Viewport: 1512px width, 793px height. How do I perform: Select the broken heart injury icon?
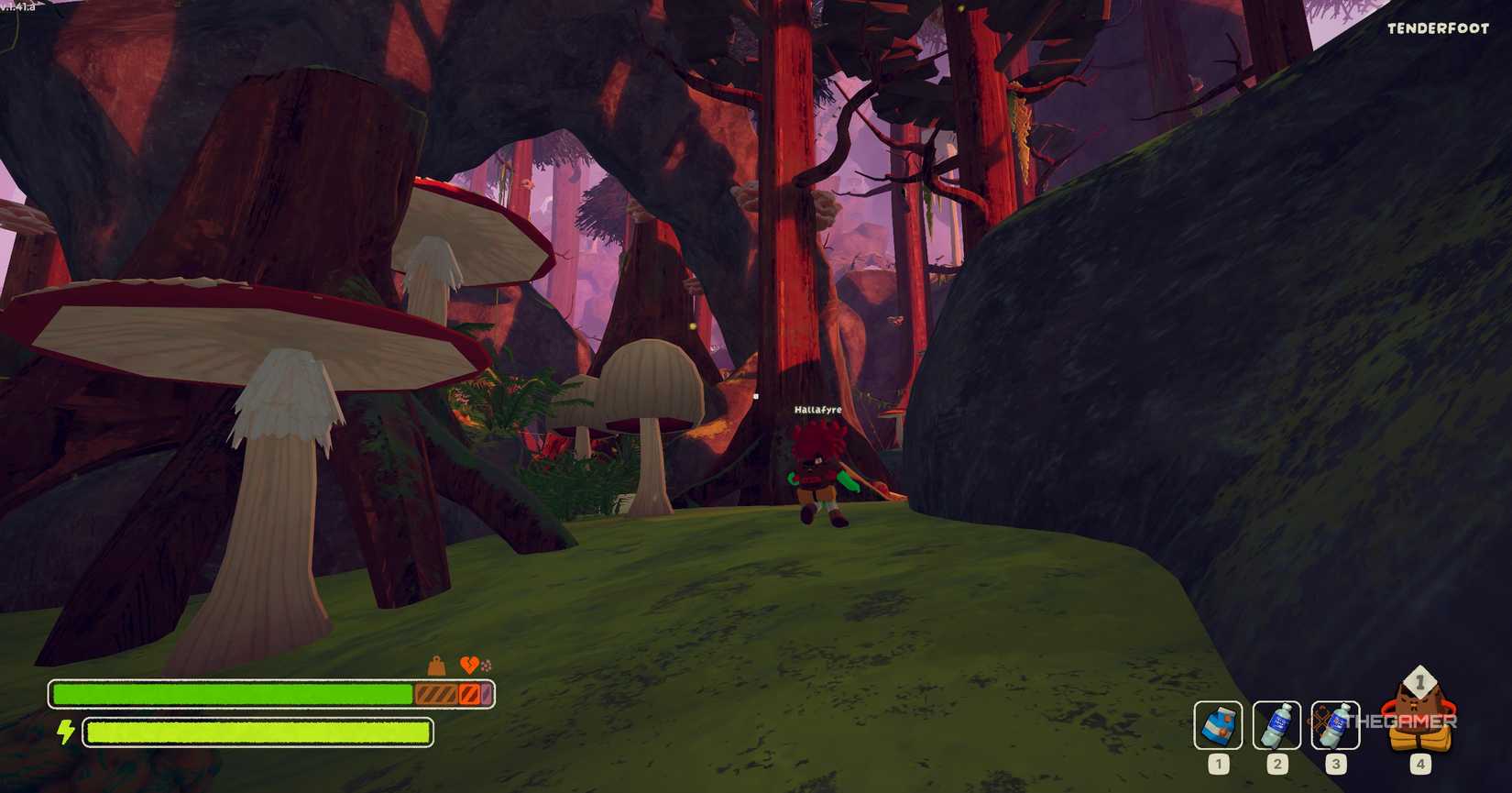pos(469,665)
